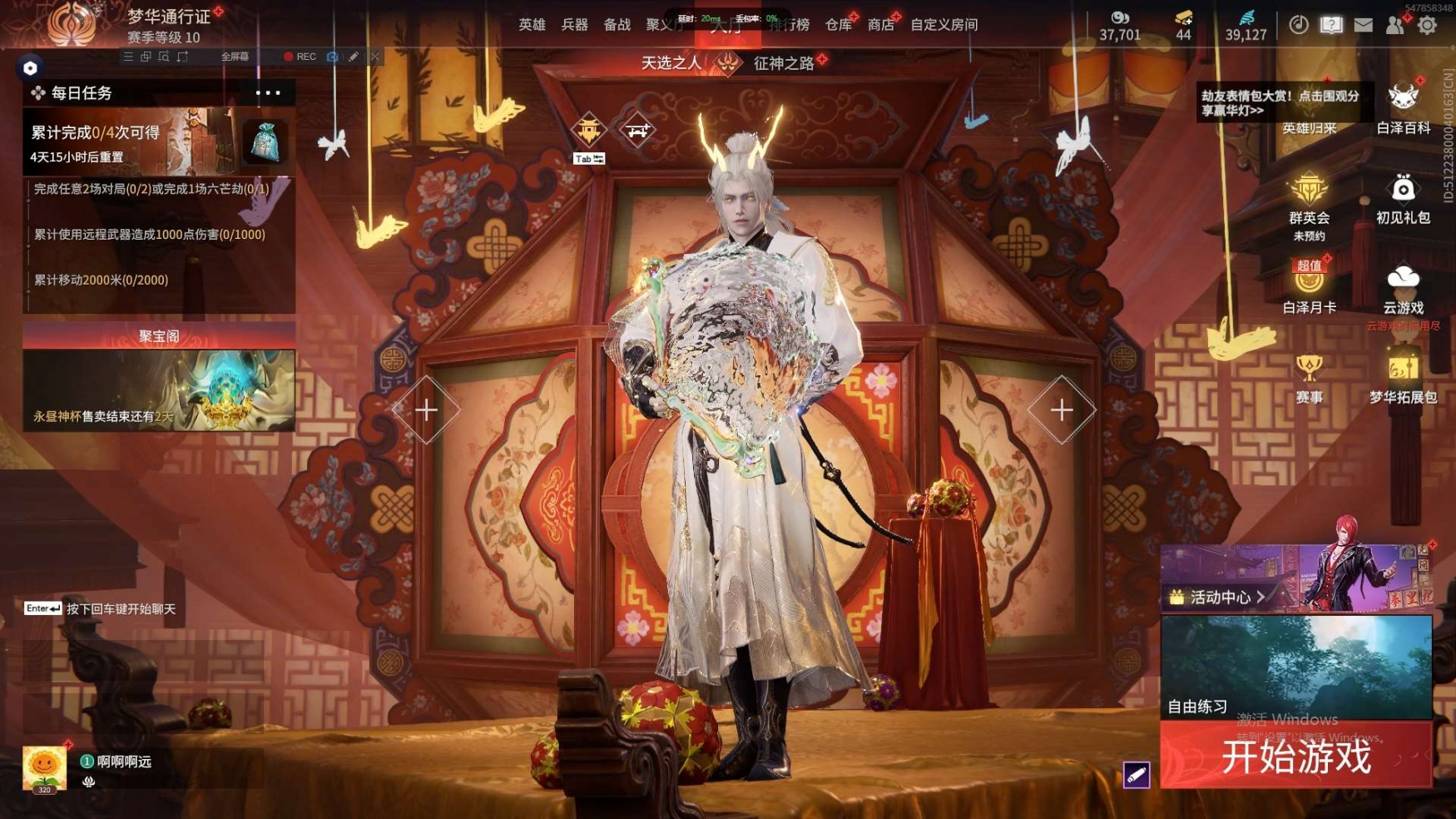The width and height of the screenshot is (1456, 819).
Task: Open 白泽百科 encyclopedia
Action: pos(1403,108)
